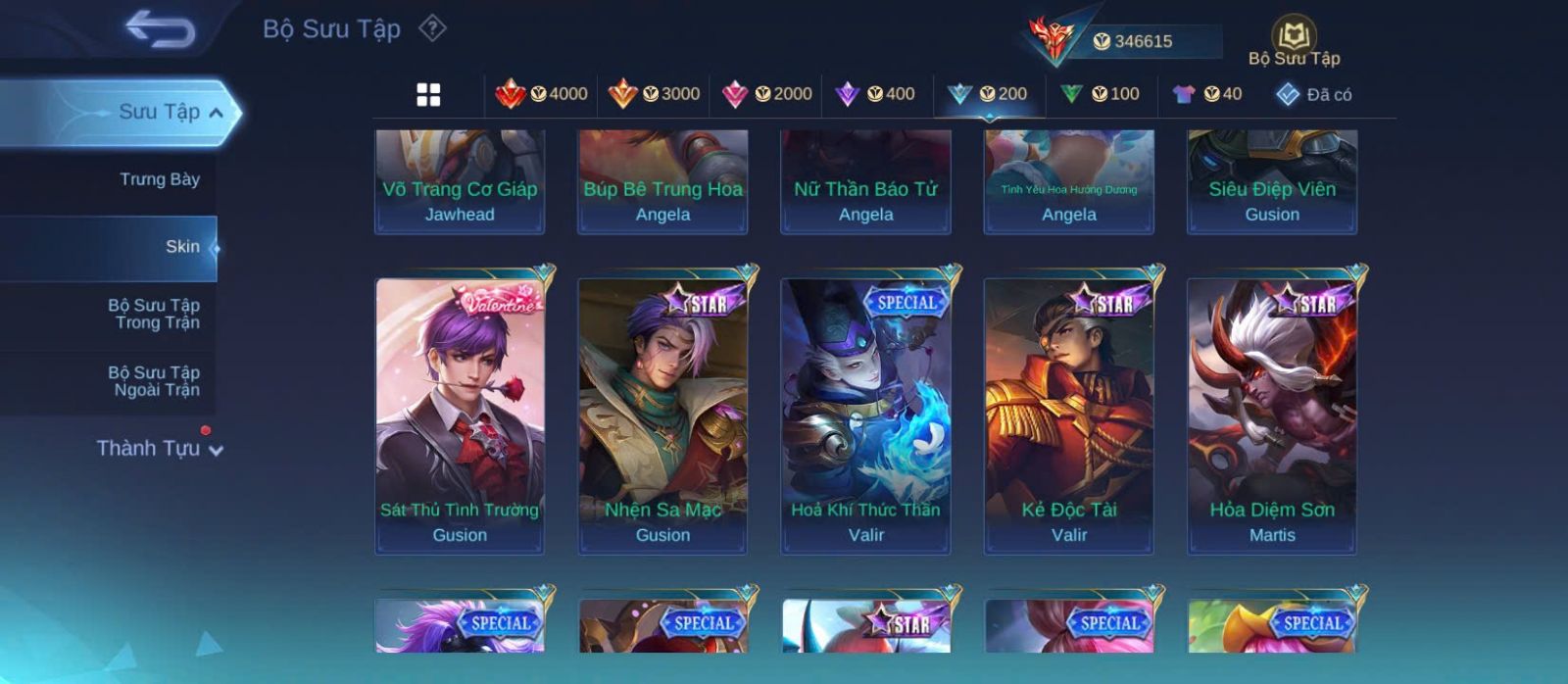Choose Valir's Kẻ Độc Tài skin card
The image size is (1568, 684).
point(1069,415)
